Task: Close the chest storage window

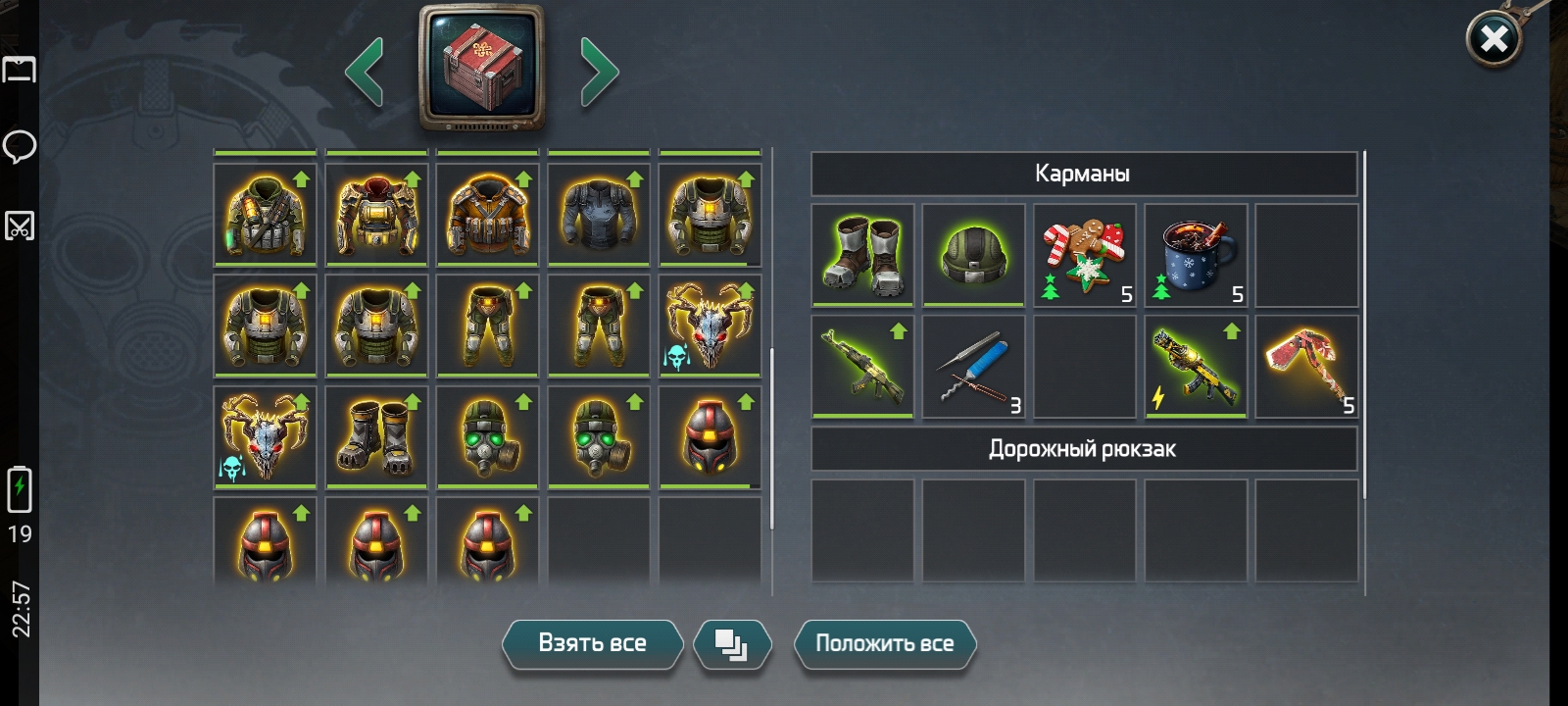Action: (x=1493, y=39)
